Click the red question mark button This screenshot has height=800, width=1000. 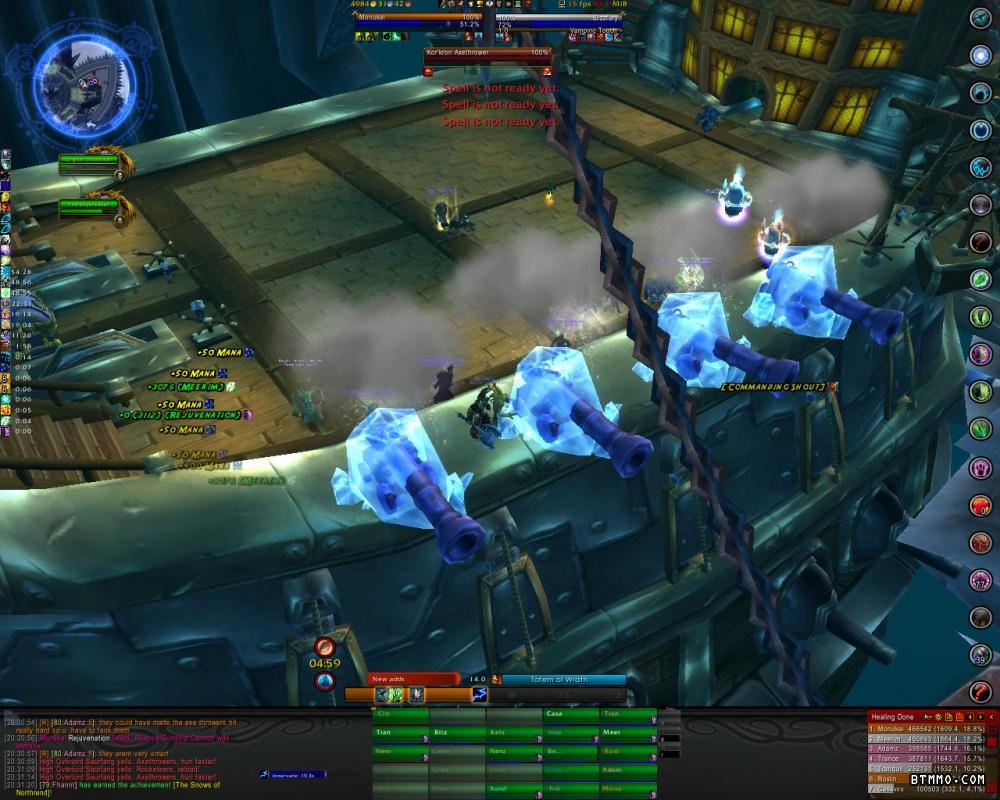[x=981, y=691]
